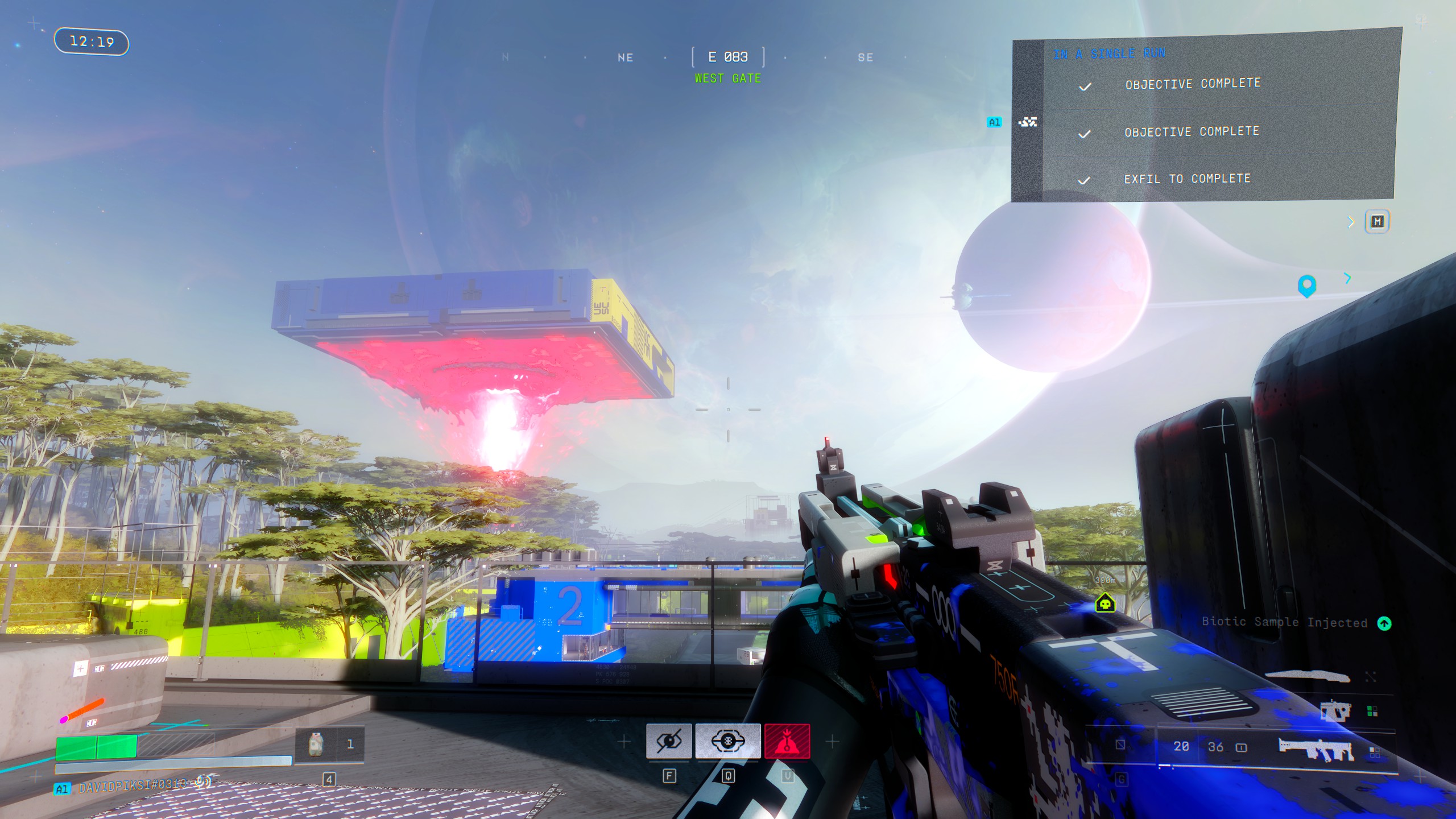This screenshot has height=819, width=1456.
Task: Open the "In a Single Run" objective tracker
Action: tap(1109, 53)
